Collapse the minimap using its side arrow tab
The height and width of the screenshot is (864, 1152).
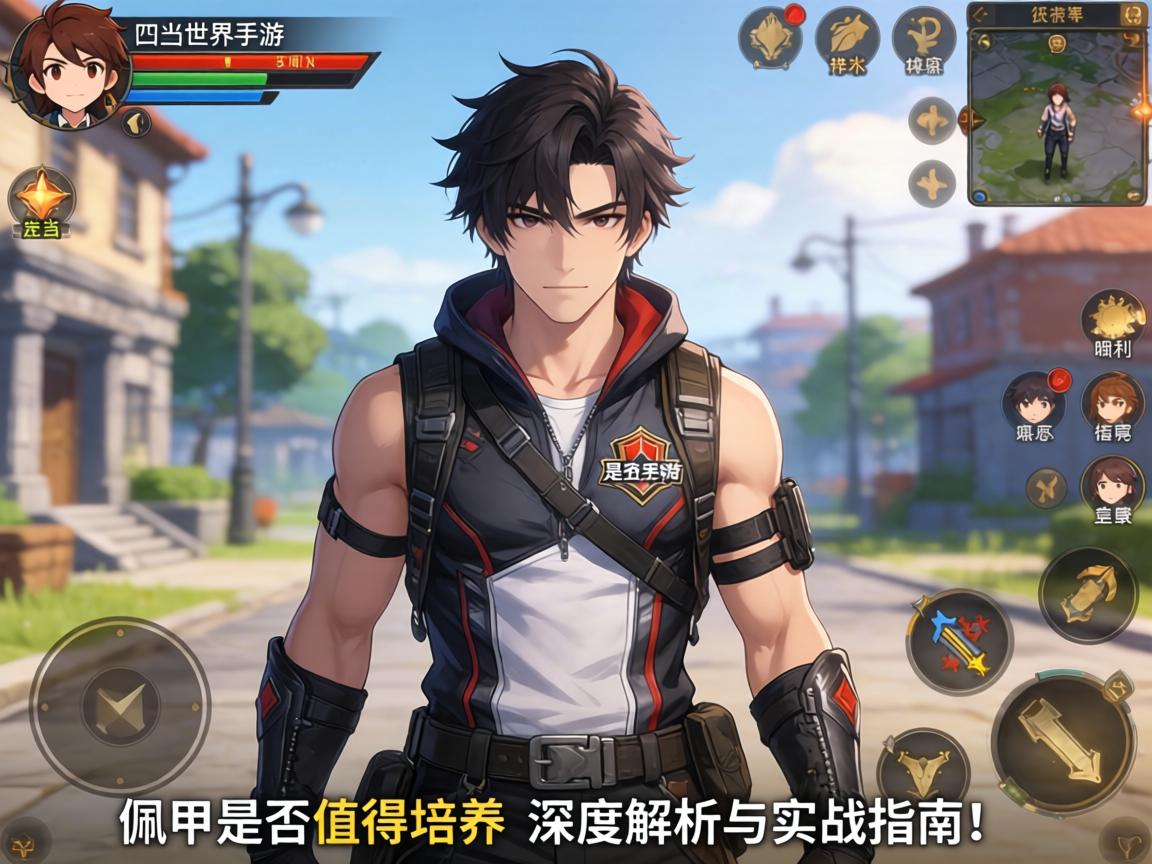click(964, 121)
